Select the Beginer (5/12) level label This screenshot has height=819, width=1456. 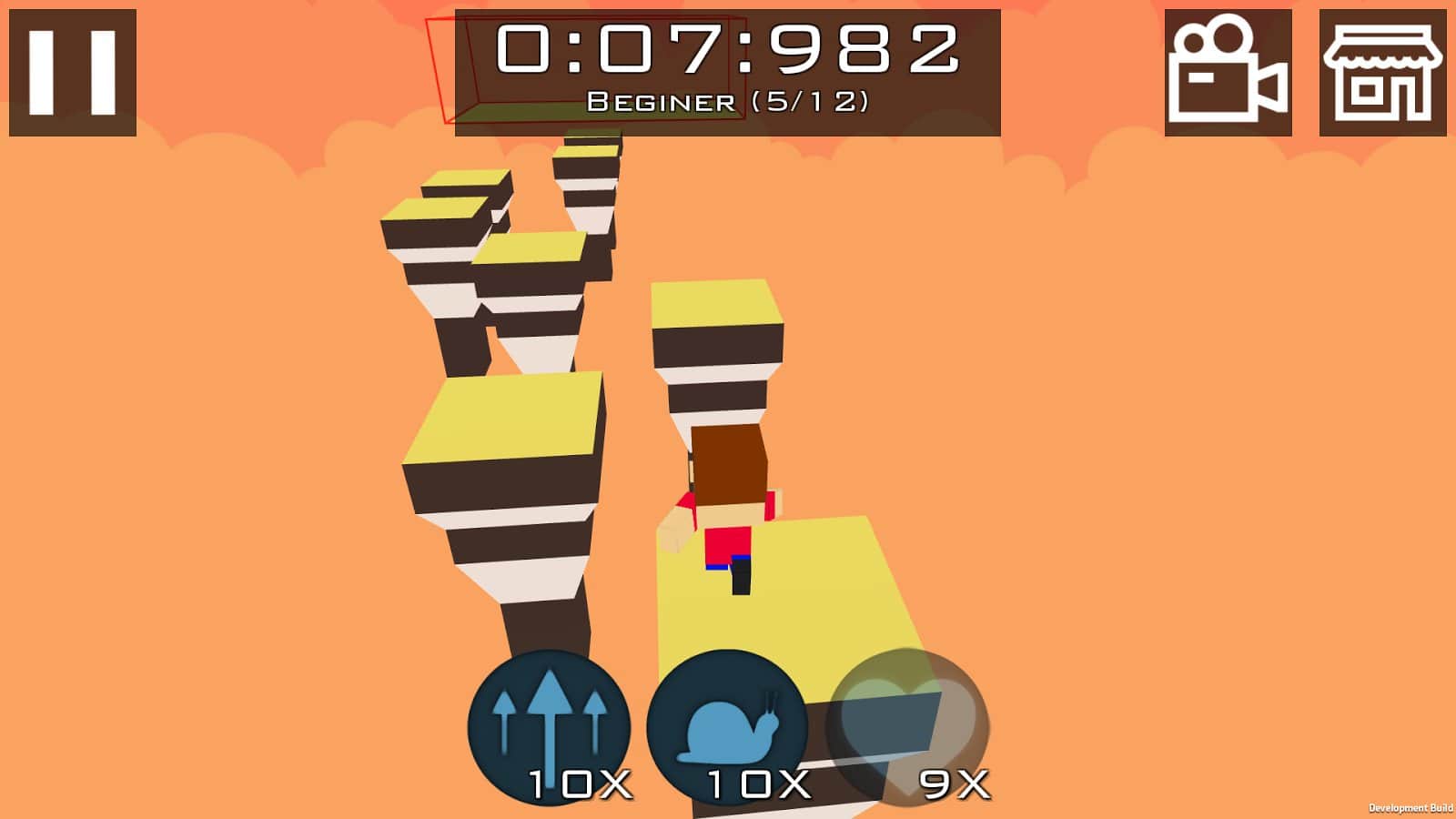[730, 102]
